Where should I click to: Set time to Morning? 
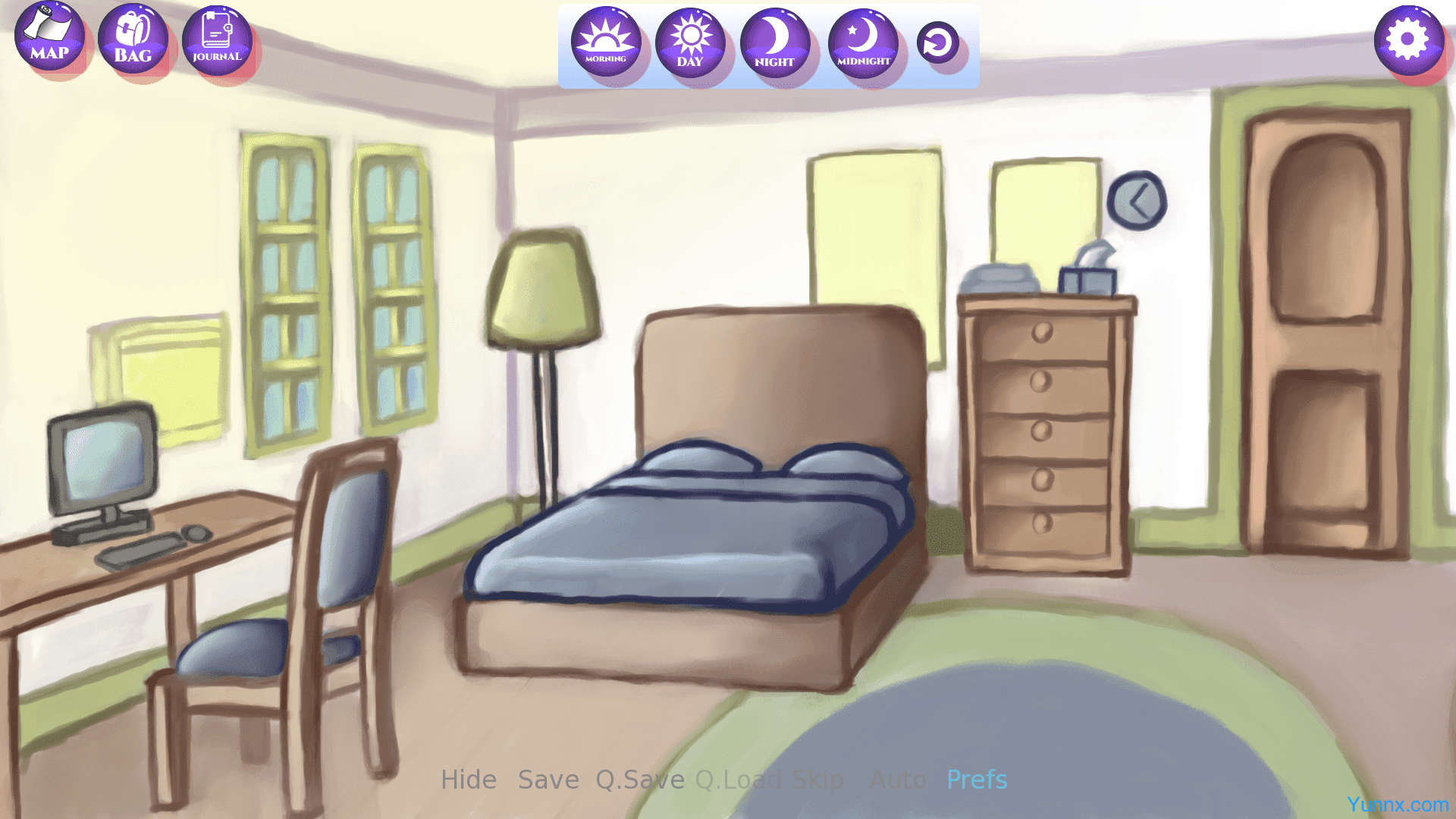click(x=606, y=42)
